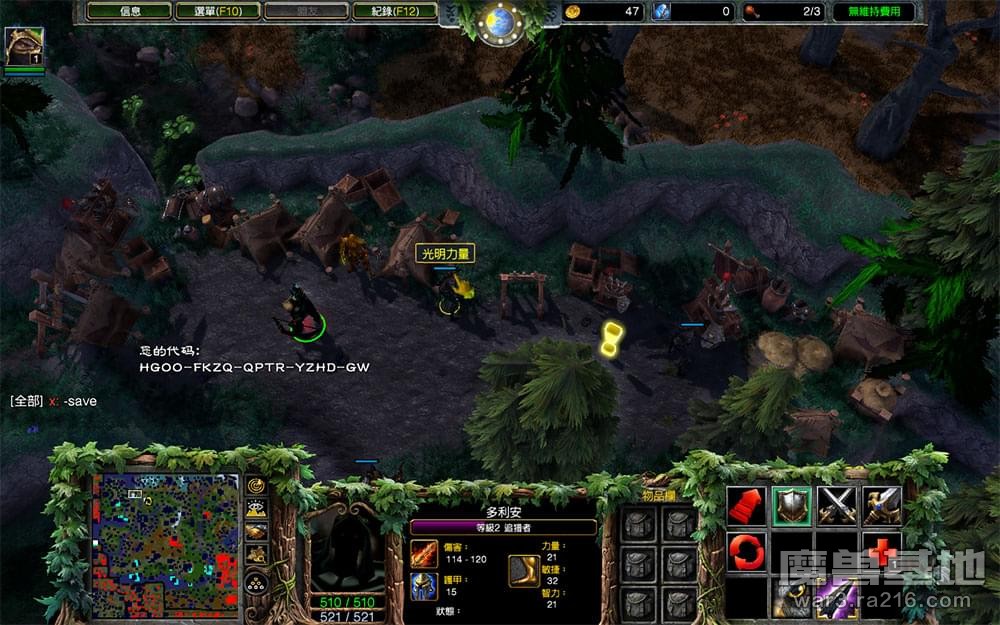This screenshot has height=625, width=1000.
Task: Use the owl eye ability icon
Action: 791,598
